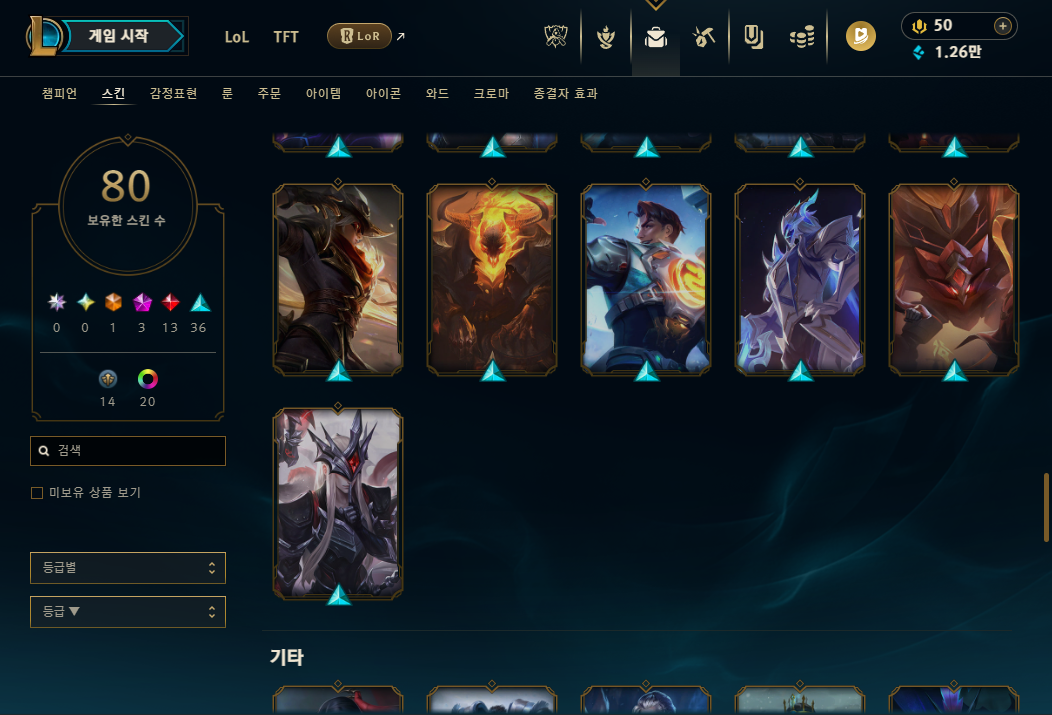Open the 등급▼ sorting dropdown
1052x715 pixels.
pos(128,612)
